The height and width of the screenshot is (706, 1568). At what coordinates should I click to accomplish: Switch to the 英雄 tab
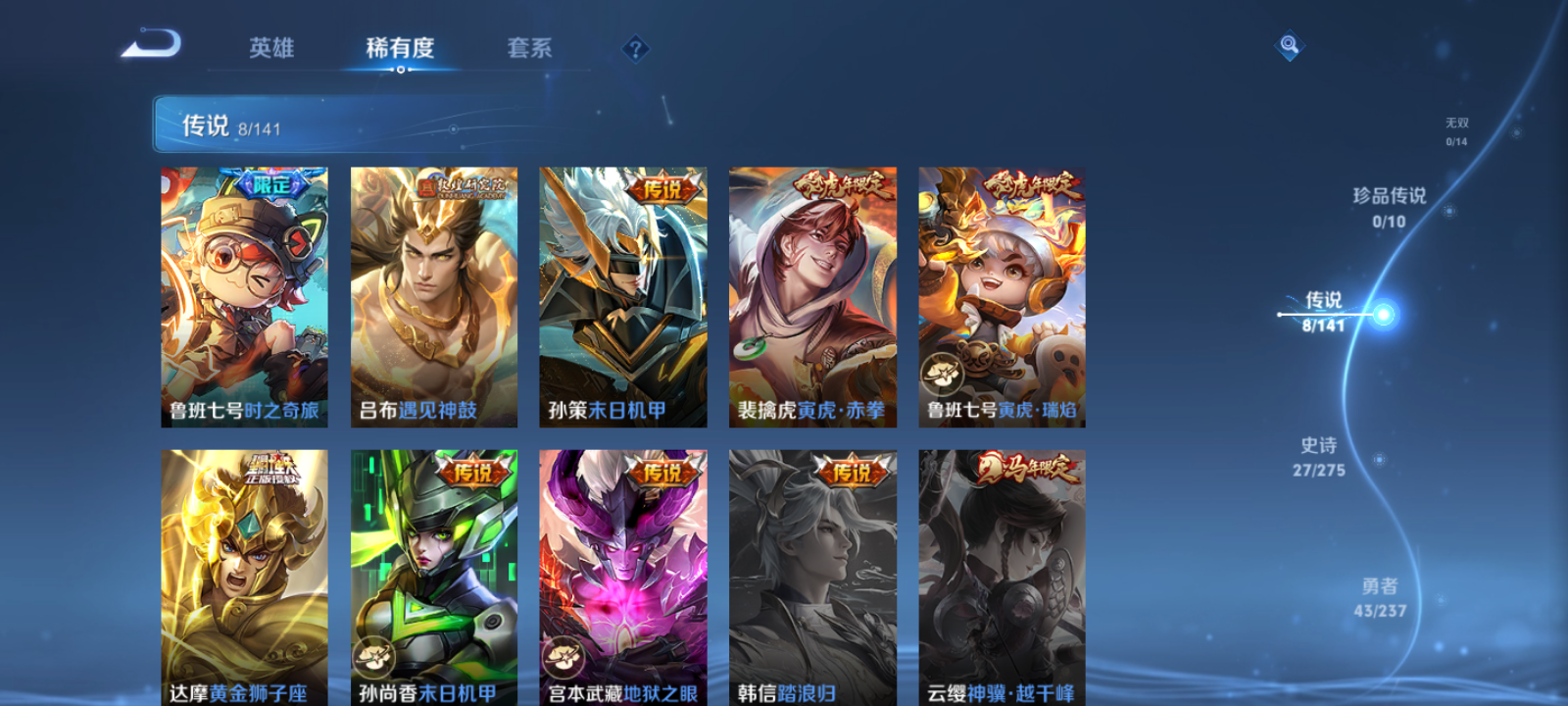click(273, 47)
